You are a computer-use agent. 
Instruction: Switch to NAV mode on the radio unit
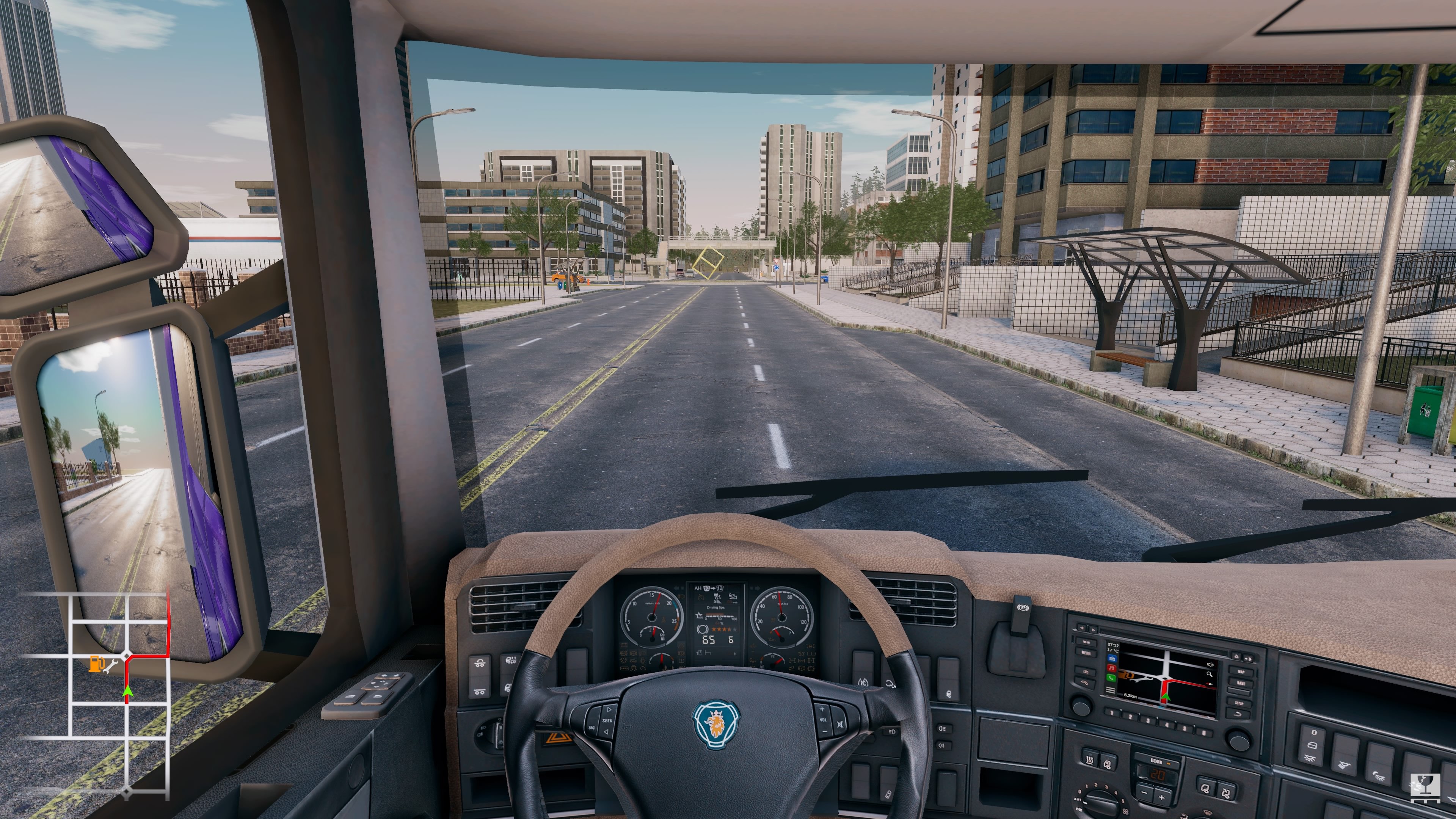(1241, 684)
